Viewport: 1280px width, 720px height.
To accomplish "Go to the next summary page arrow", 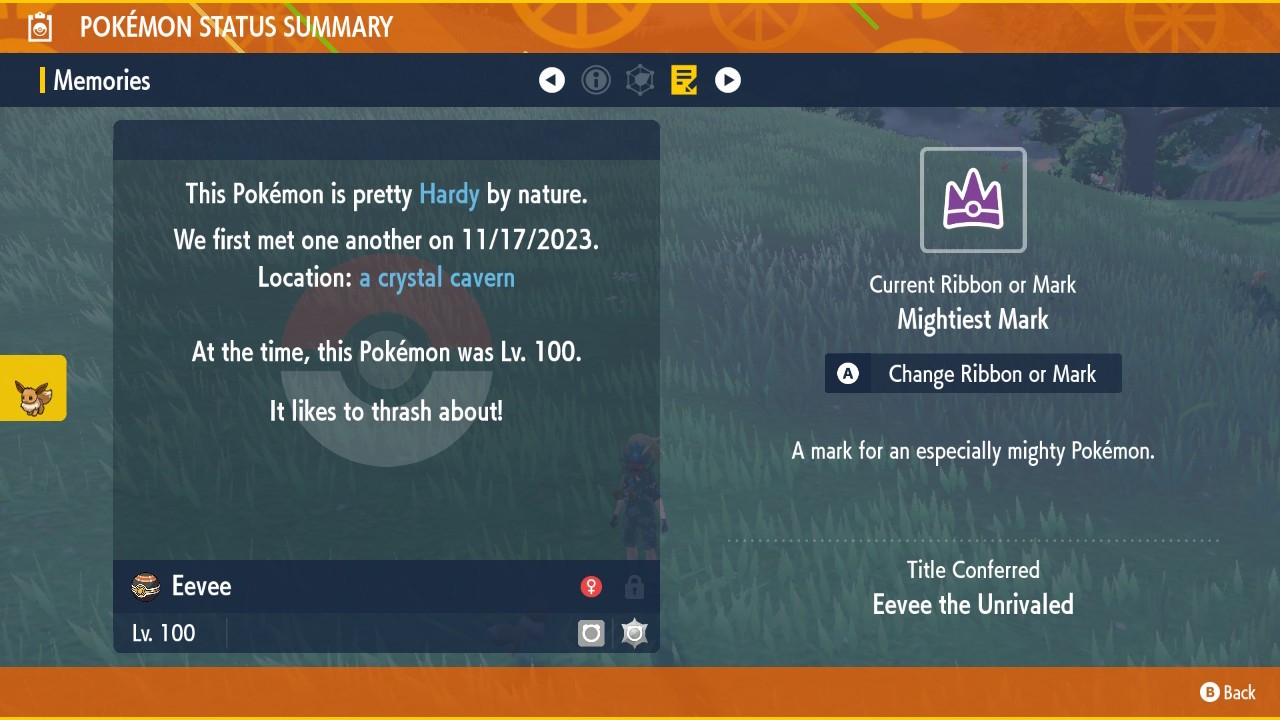I will [x=728, y=80].
